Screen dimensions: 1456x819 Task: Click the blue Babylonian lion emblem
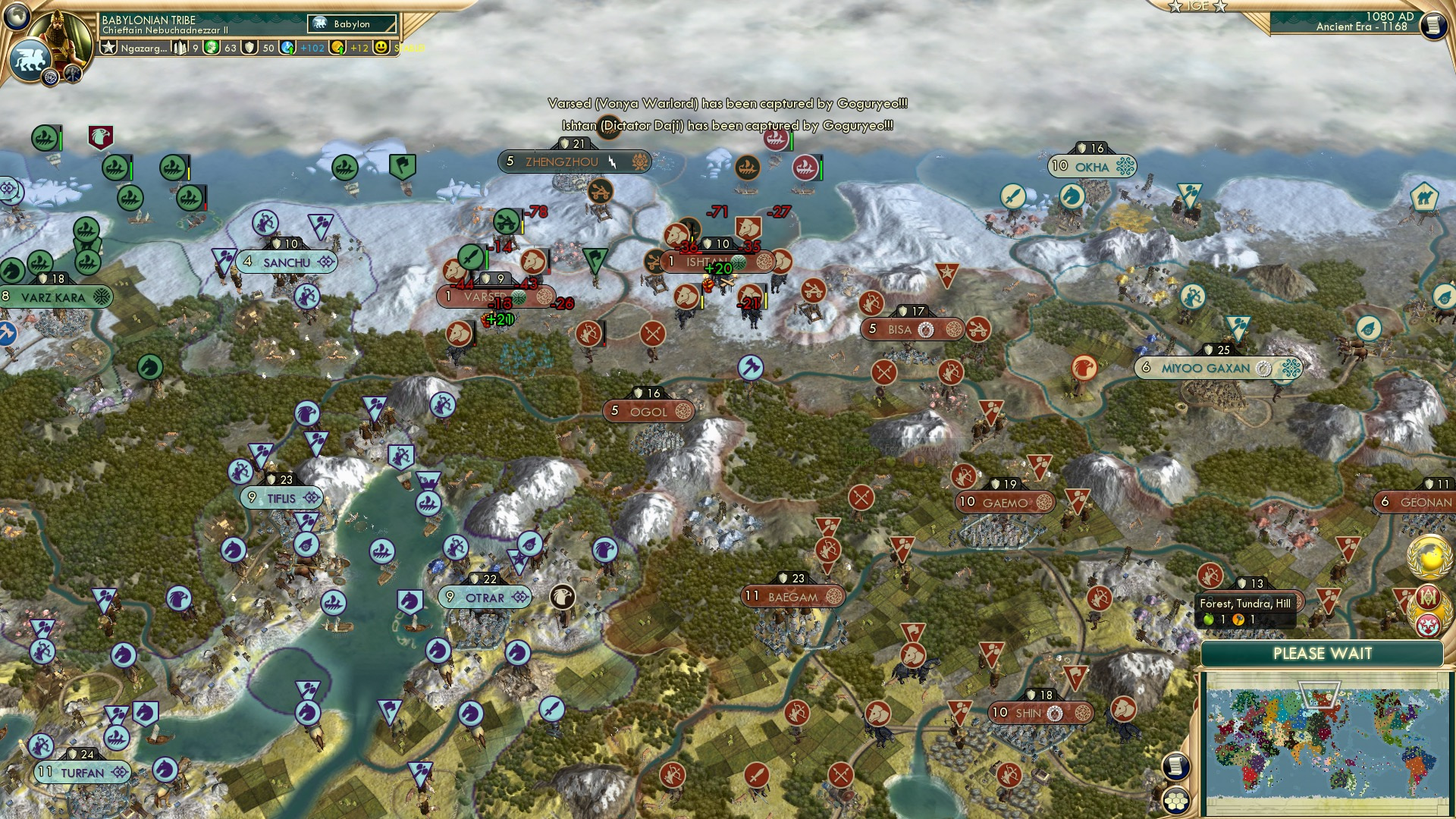coord(31,59)
